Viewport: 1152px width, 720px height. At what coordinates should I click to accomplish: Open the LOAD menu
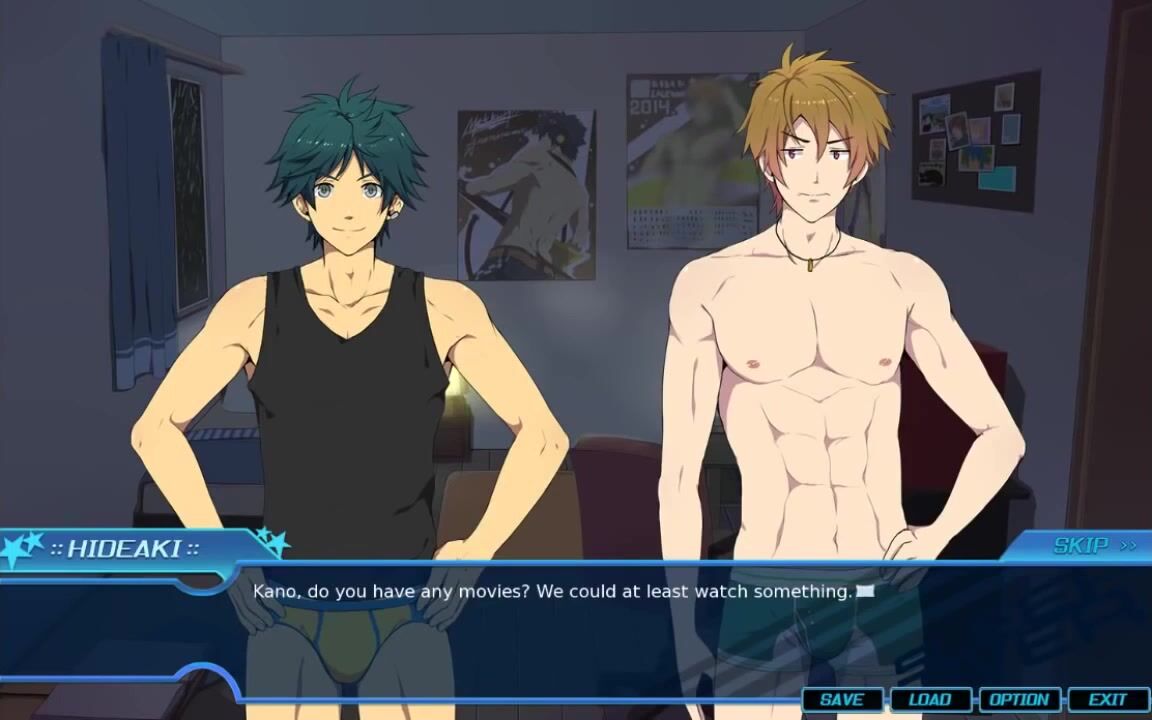(930, 700)
